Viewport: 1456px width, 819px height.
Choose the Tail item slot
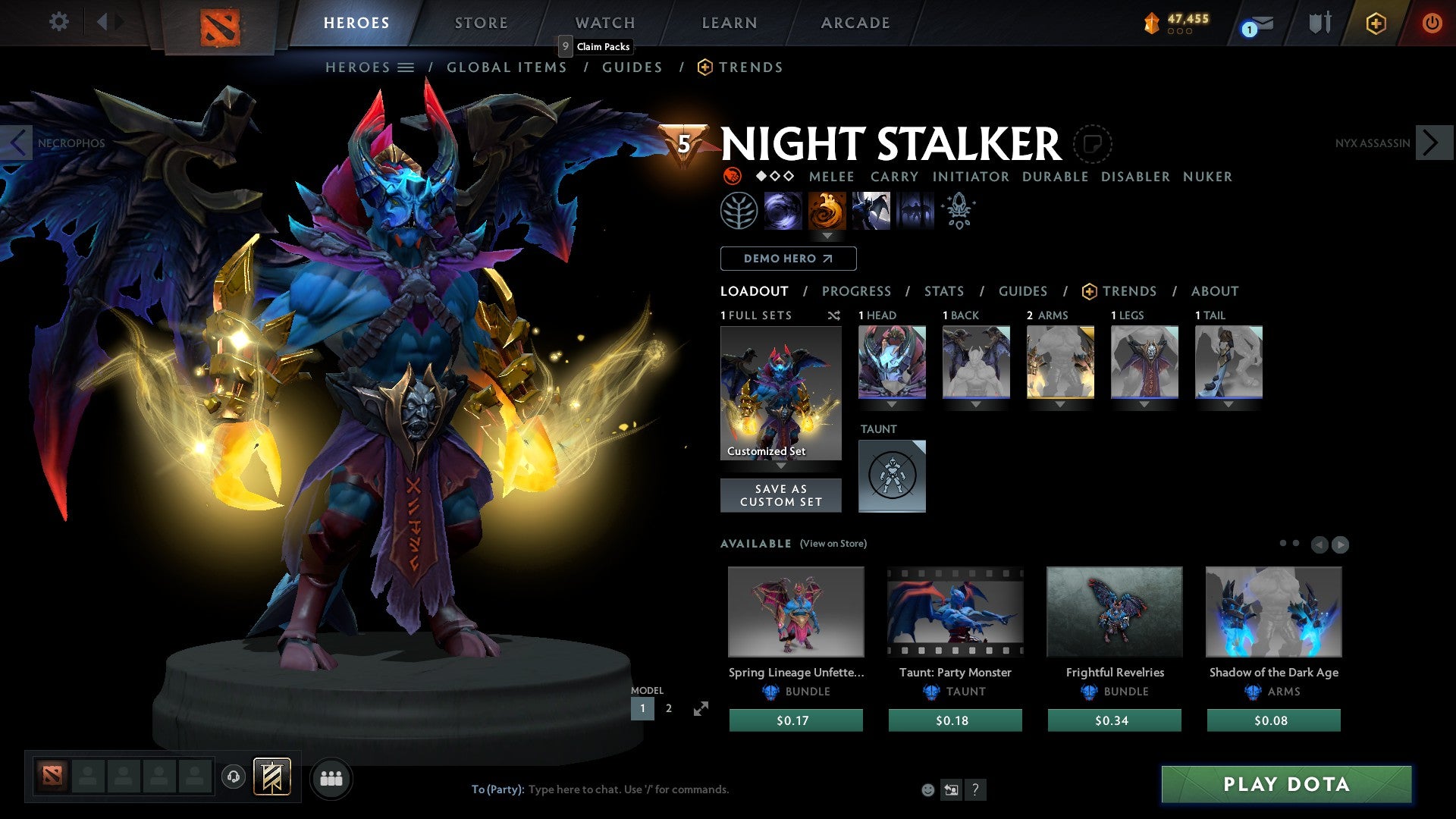(1228, 362)
